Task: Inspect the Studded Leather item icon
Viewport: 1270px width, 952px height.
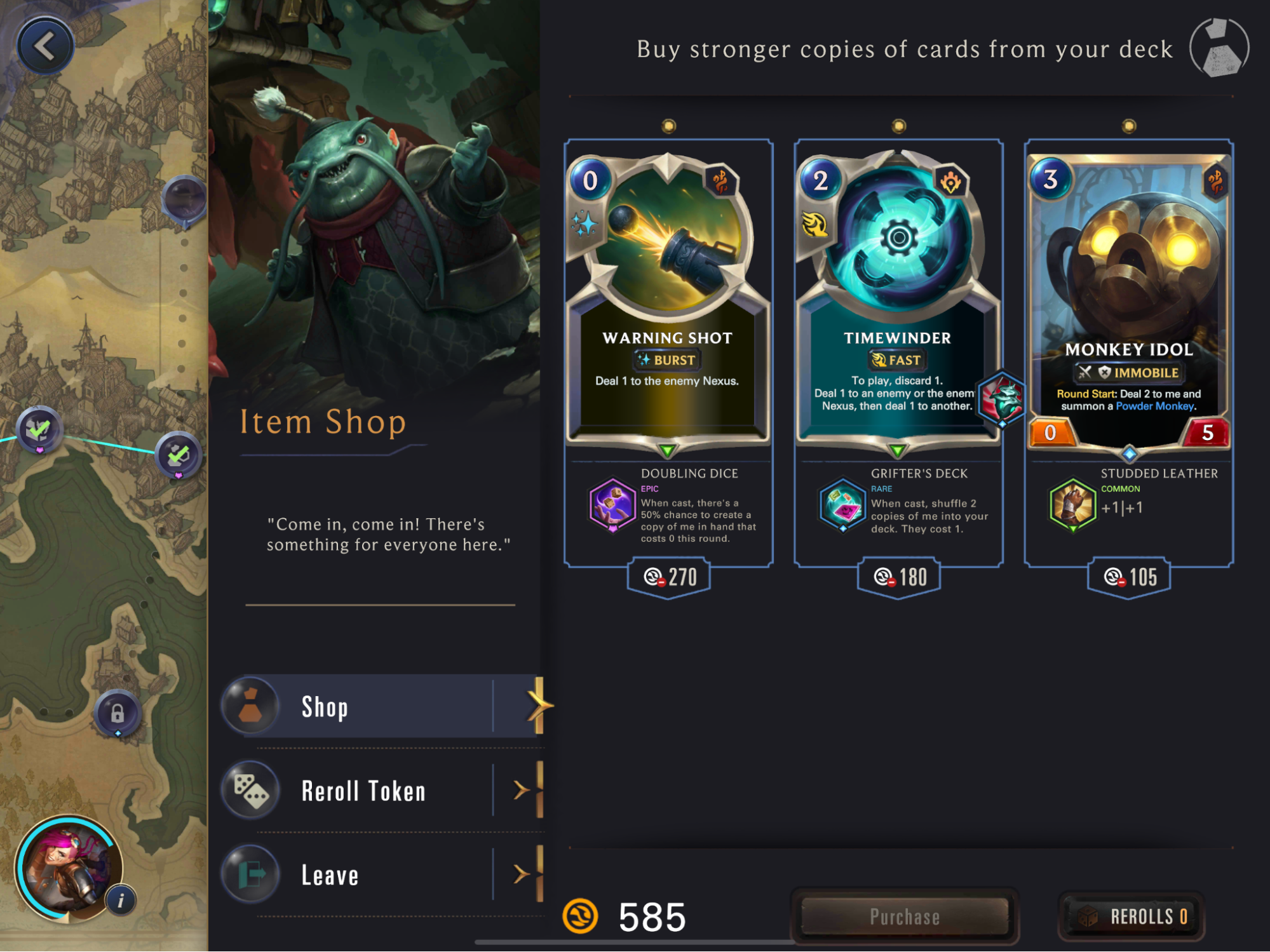Action: pos(1072,505)
